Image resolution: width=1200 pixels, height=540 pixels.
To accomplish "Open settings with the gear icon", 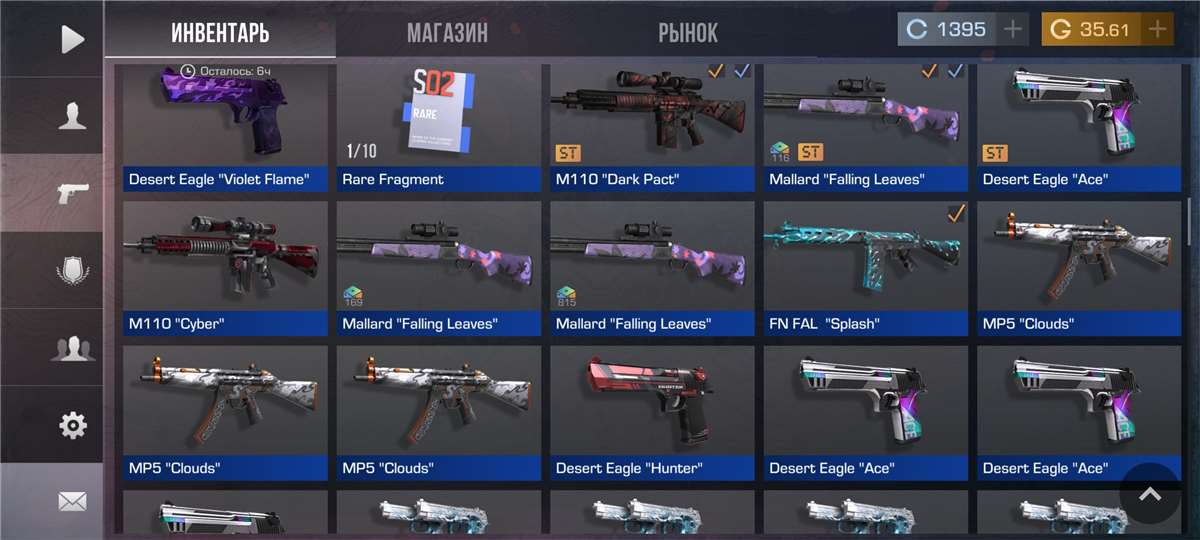I will pos(72,425).
